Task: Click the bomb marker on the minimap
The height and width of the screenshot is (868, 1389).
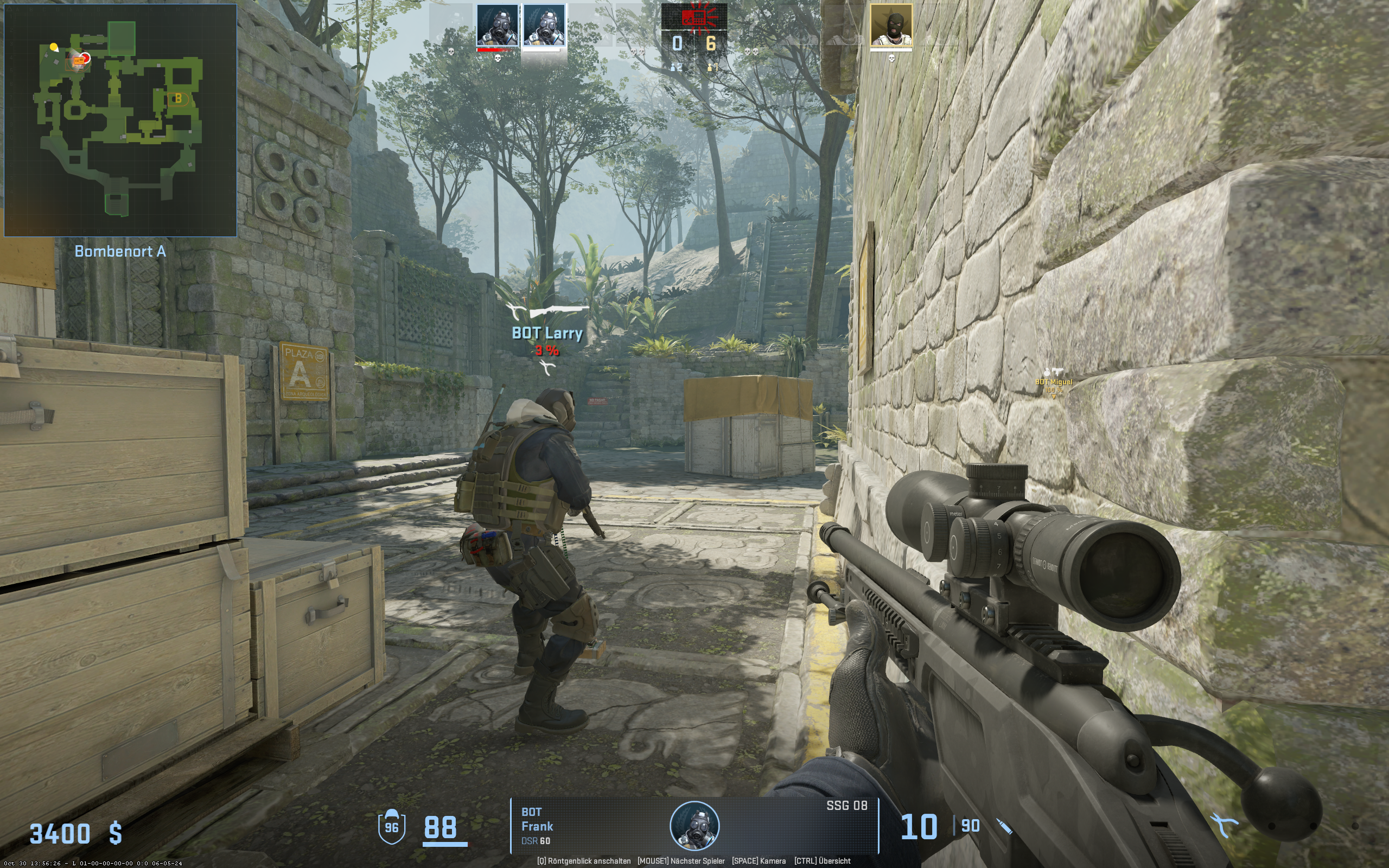Action: click(x=79, y=61)
